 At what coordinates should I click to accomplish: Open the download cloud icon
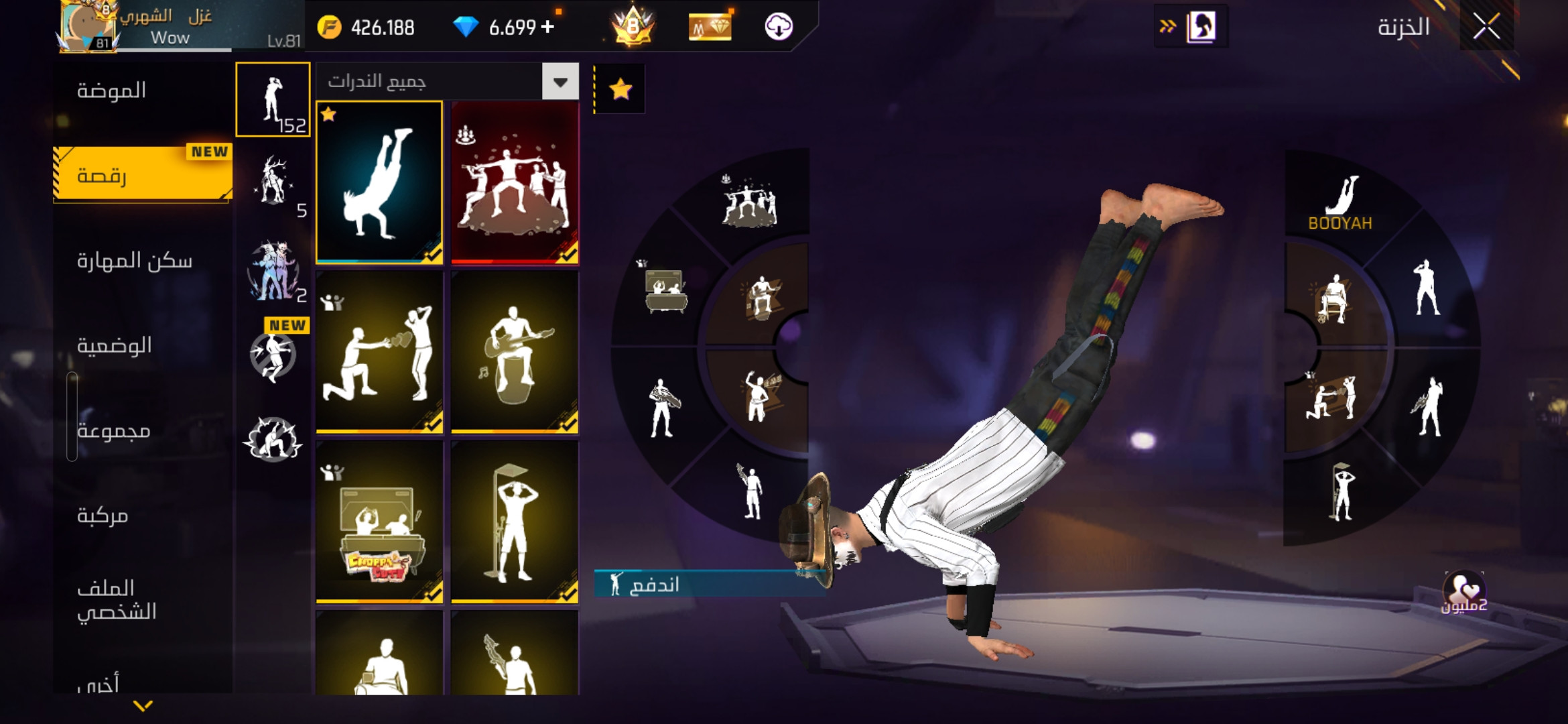tap(779, 27)
